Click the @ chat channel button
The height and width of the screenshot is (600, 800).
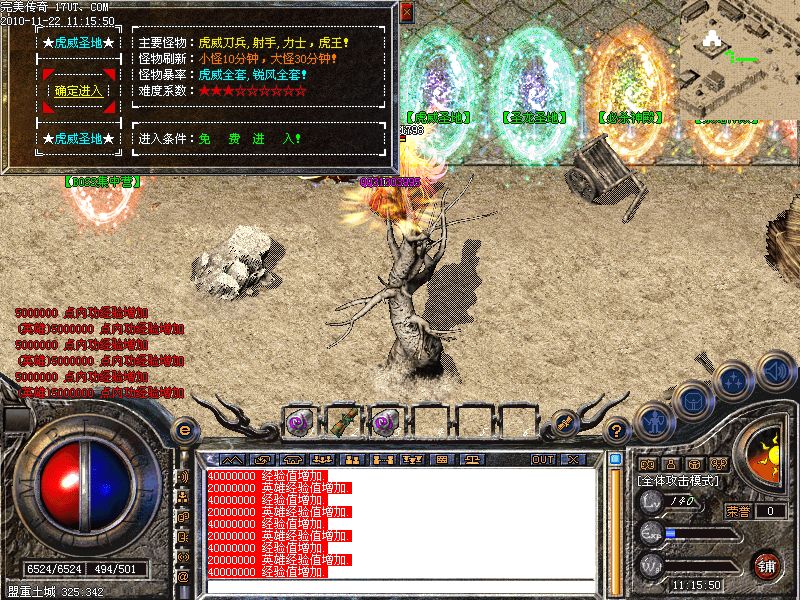click(183, 577)
